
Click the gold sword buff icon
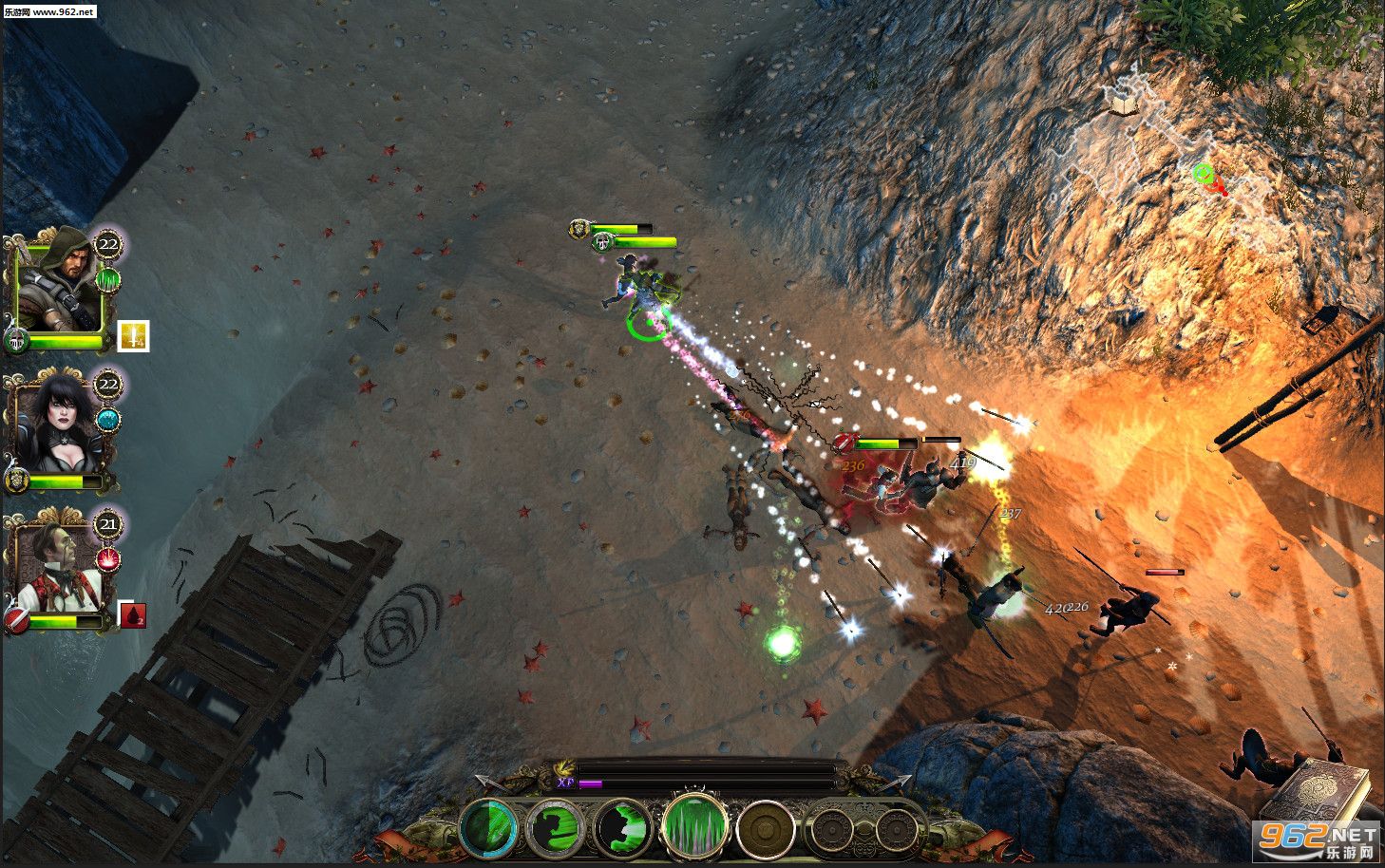click(133, 336)
